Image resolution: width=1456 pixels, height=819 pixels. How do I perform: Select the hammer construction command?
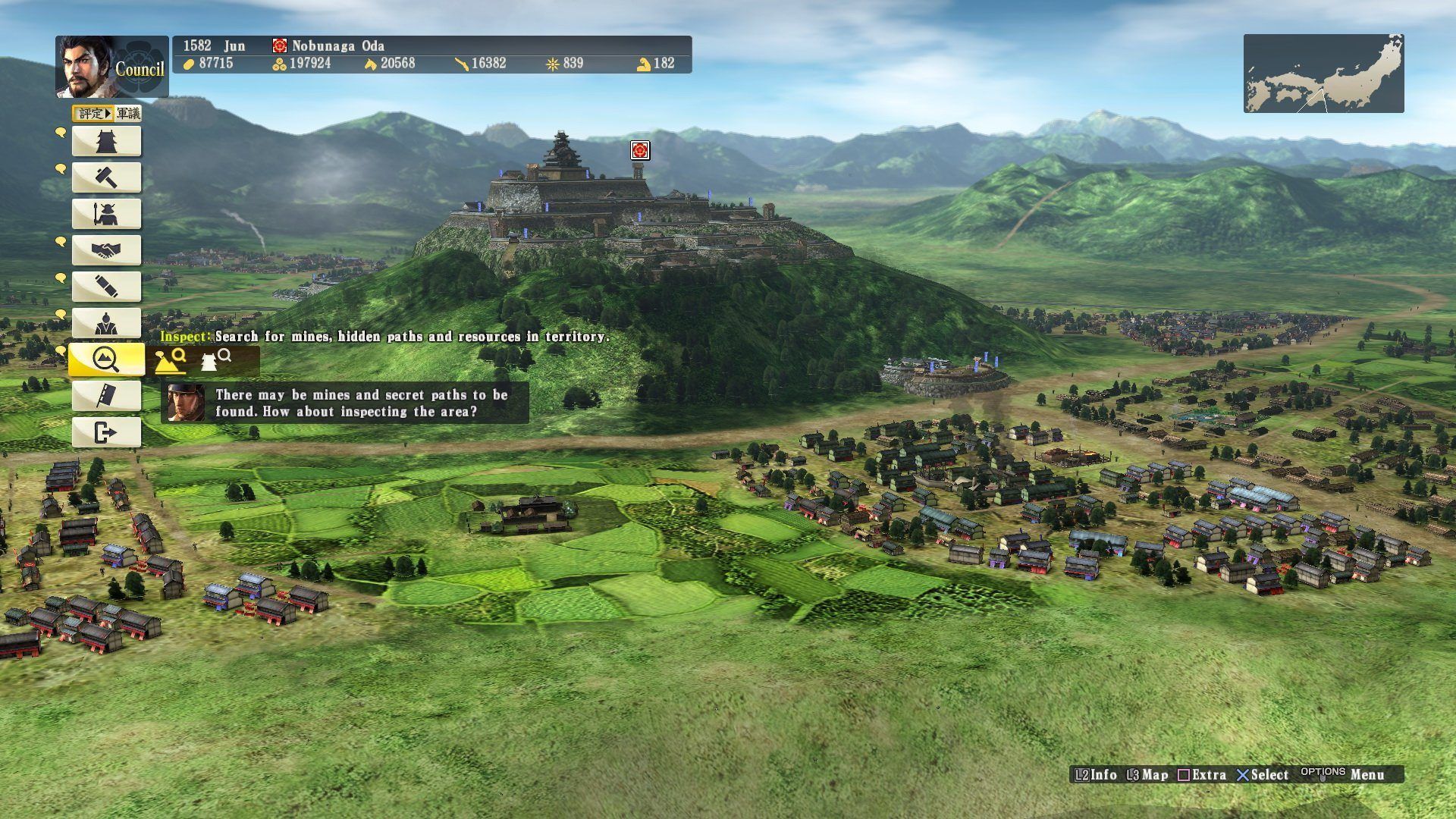click(x=106, y=177)
